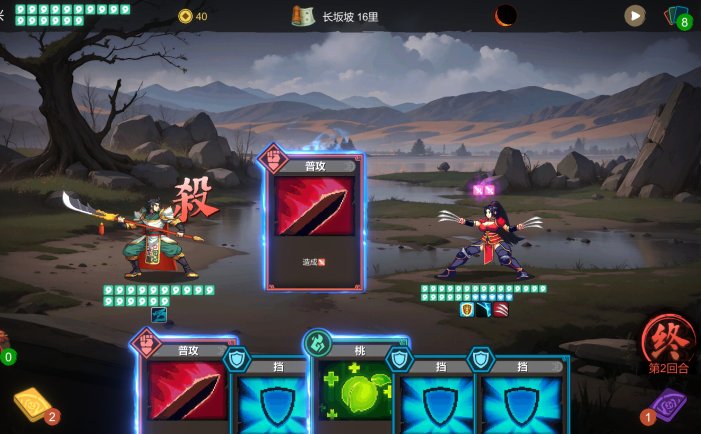Click the round play button
This screenshot has height=434, width=701.
click(635, 16)
